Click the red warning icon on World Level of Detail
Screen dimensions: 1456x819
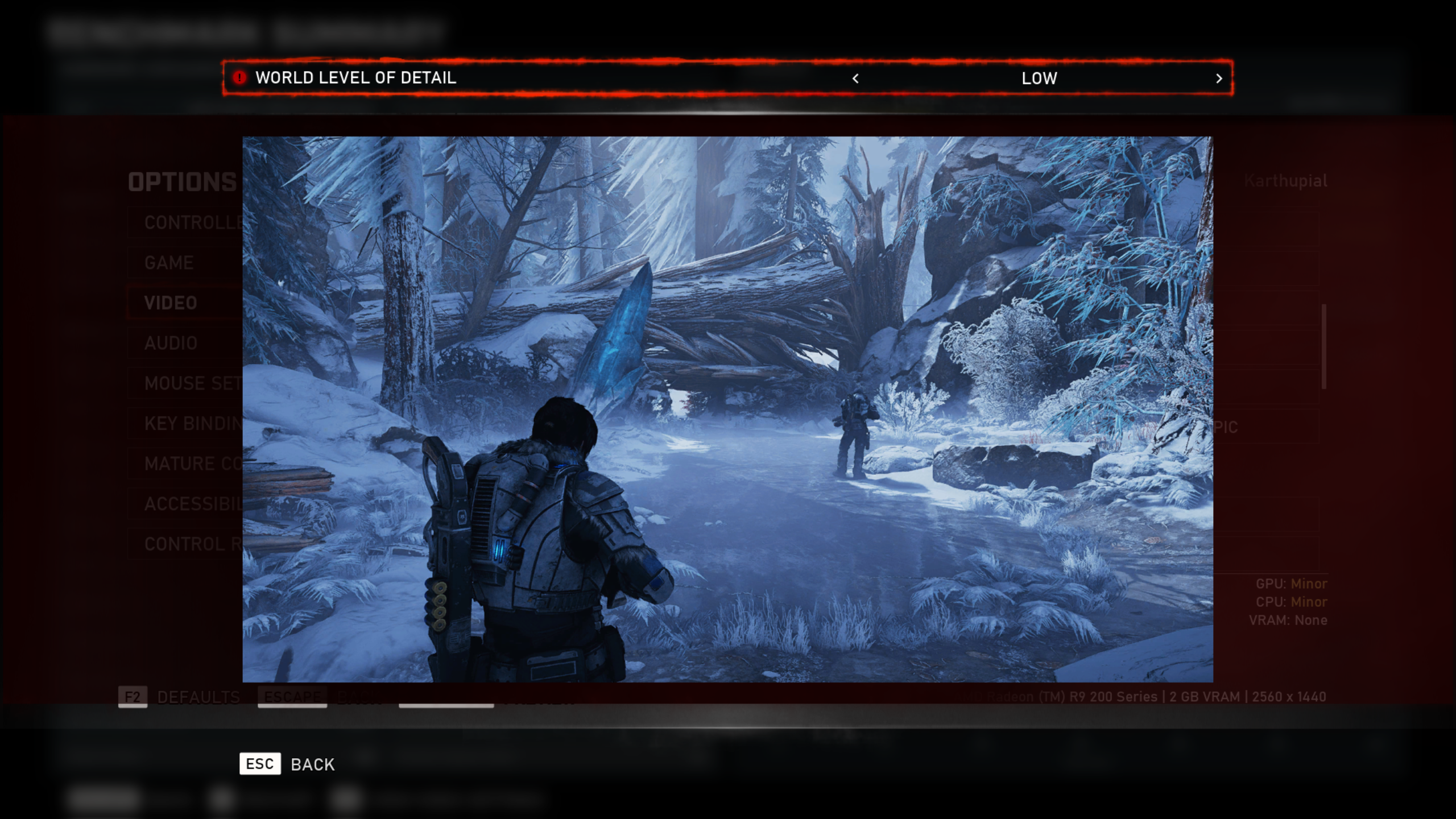coord(239,78)
